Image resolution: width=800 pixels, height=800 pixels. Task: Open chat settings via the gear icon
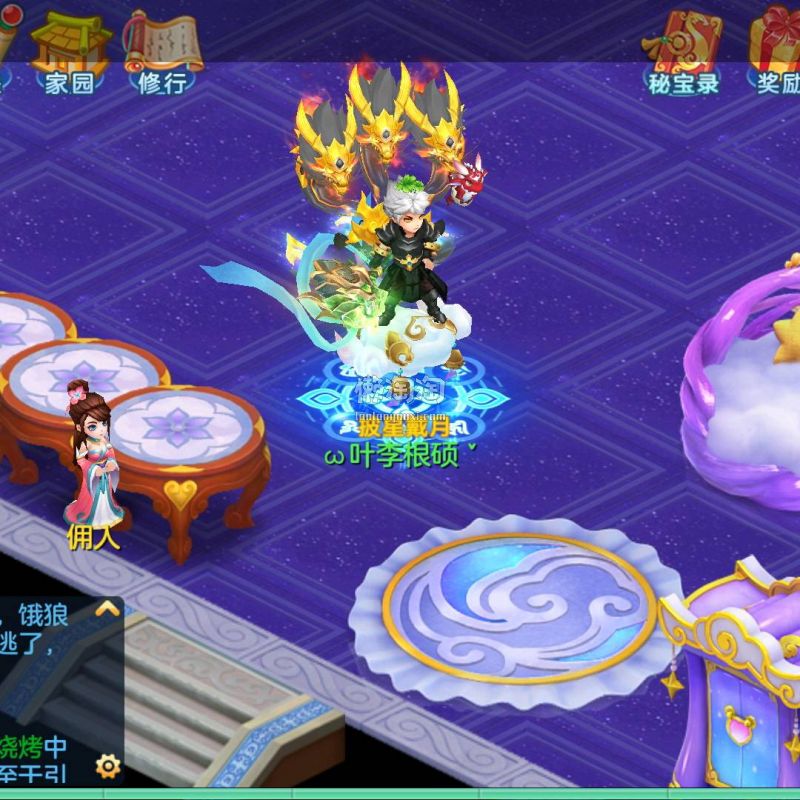tap(107, 766)
